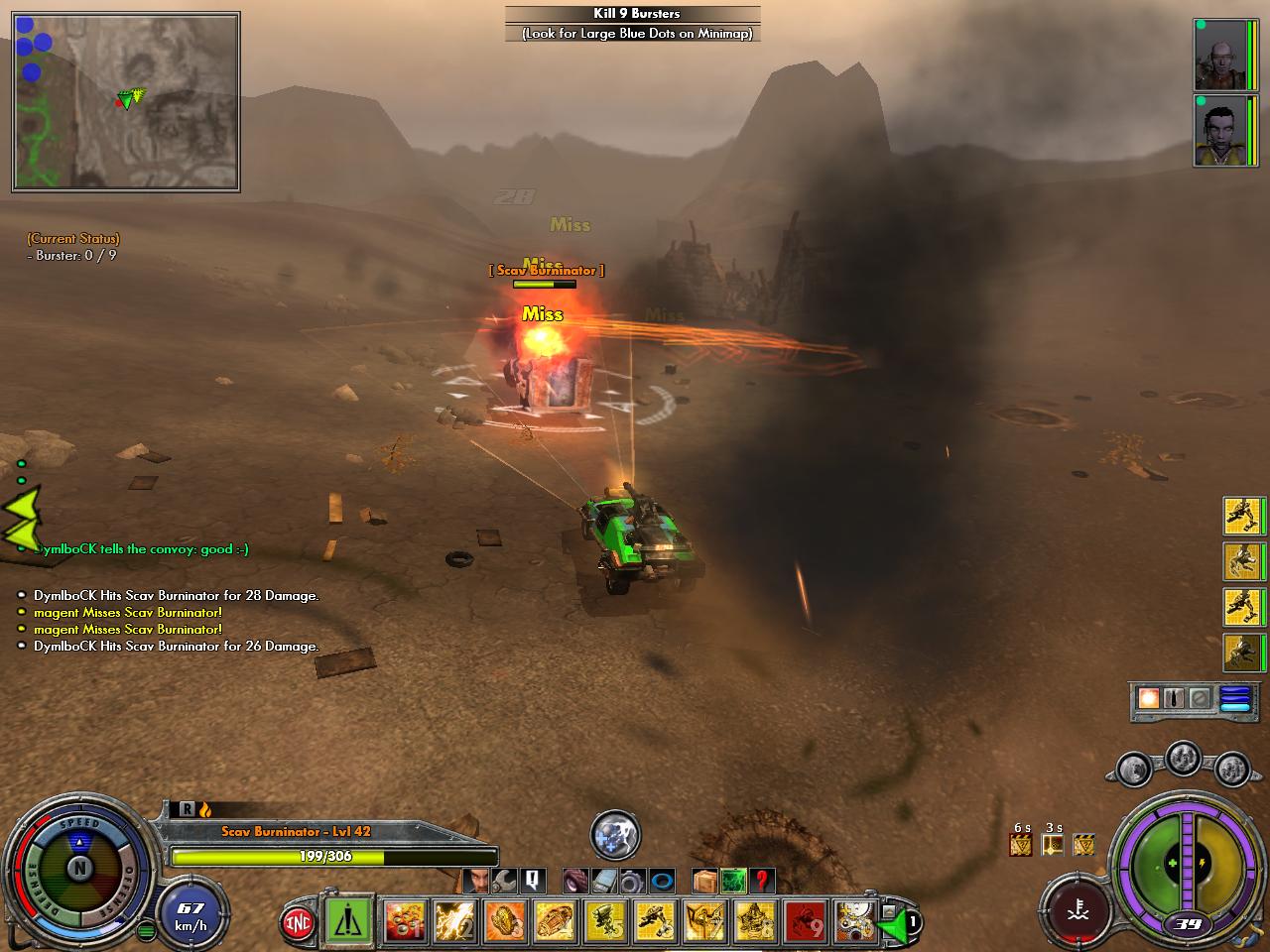Activate the green warning triangle skill
Image resolution: width=1270 pixels, height=952 pixels.
tap(348, 921)
